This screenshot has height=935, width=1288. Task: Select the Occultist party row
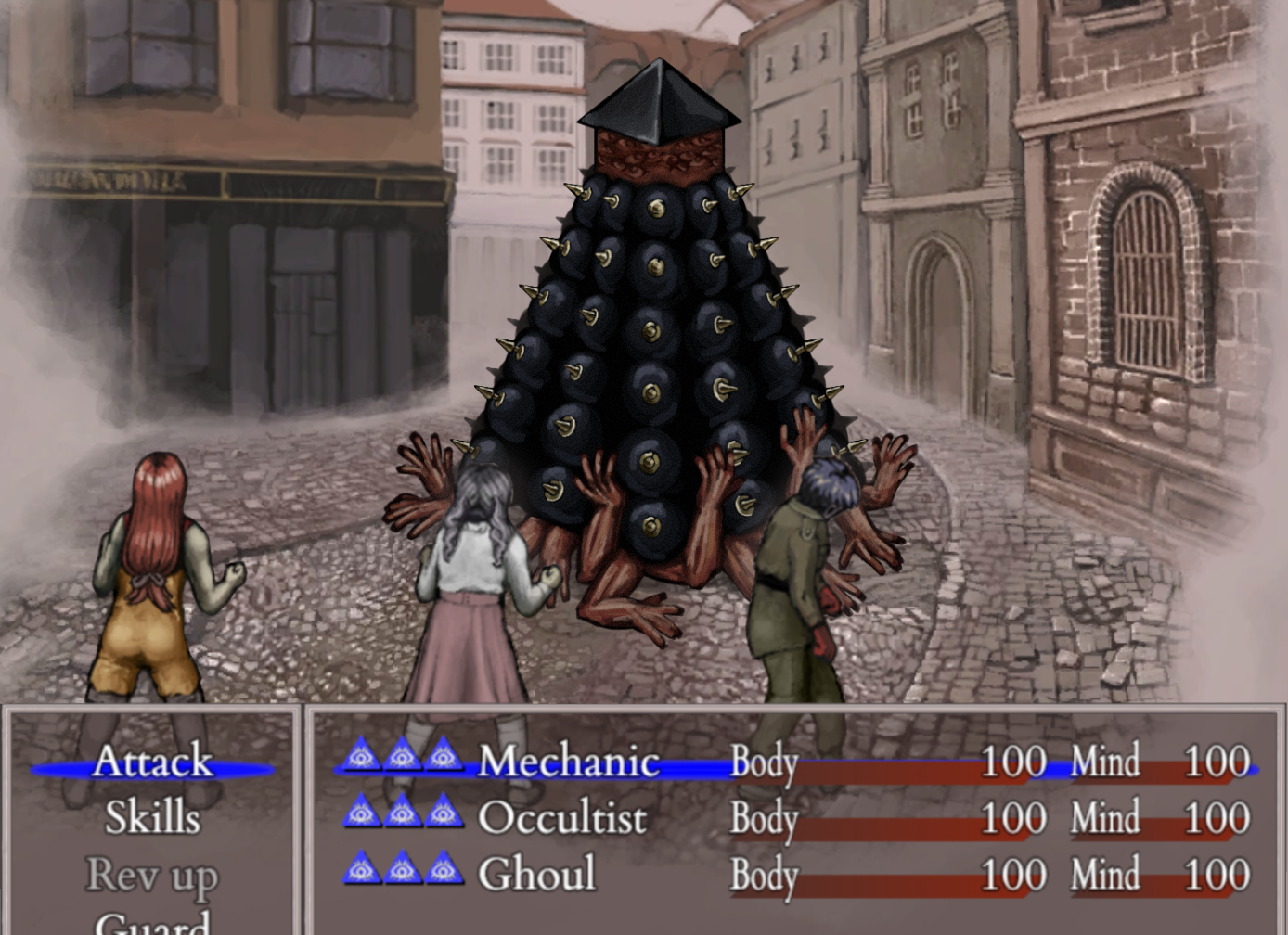(x=561, y=818)
